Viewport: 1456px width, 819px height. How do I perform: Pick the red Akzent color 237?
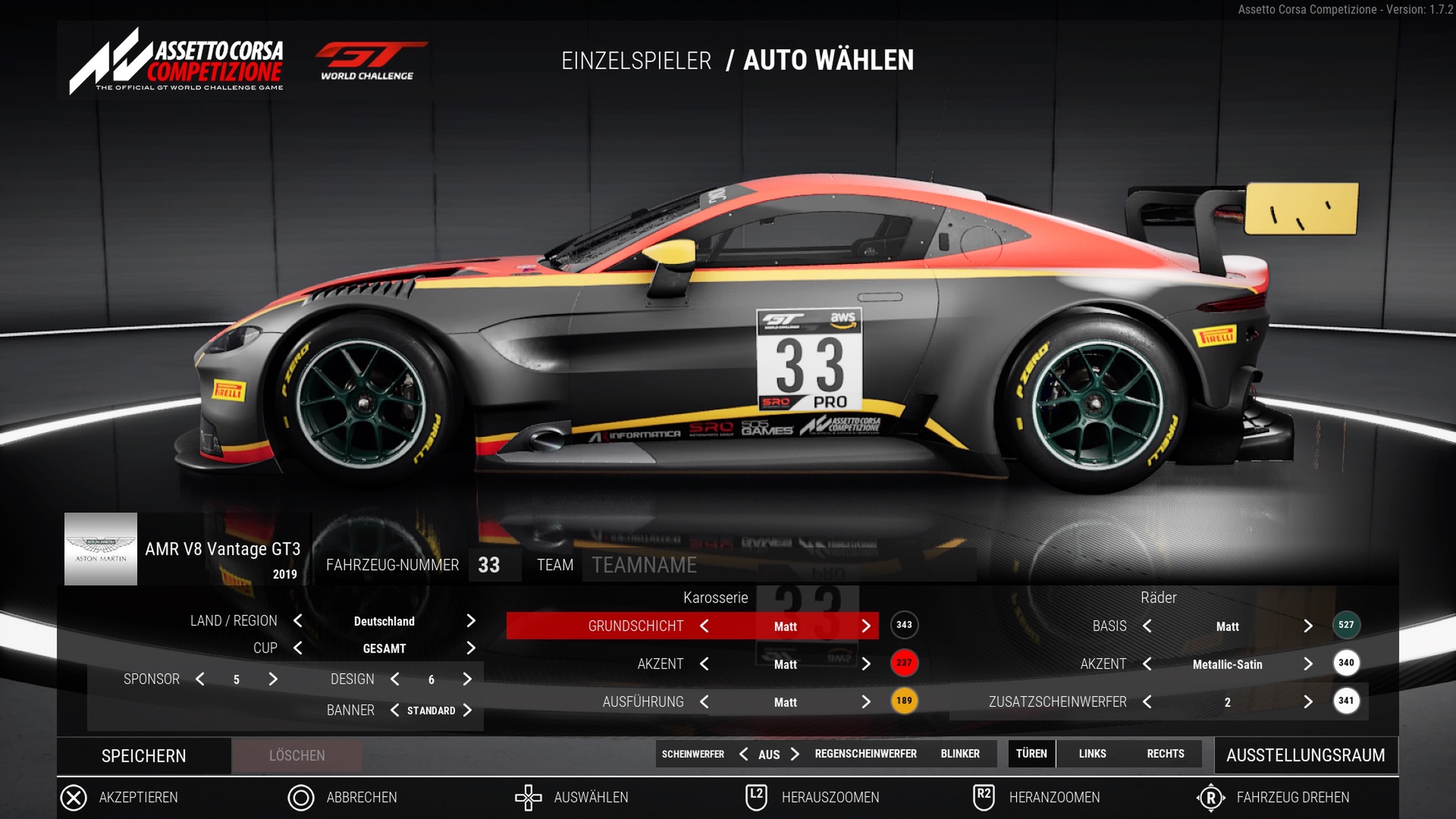pos(904,663)
